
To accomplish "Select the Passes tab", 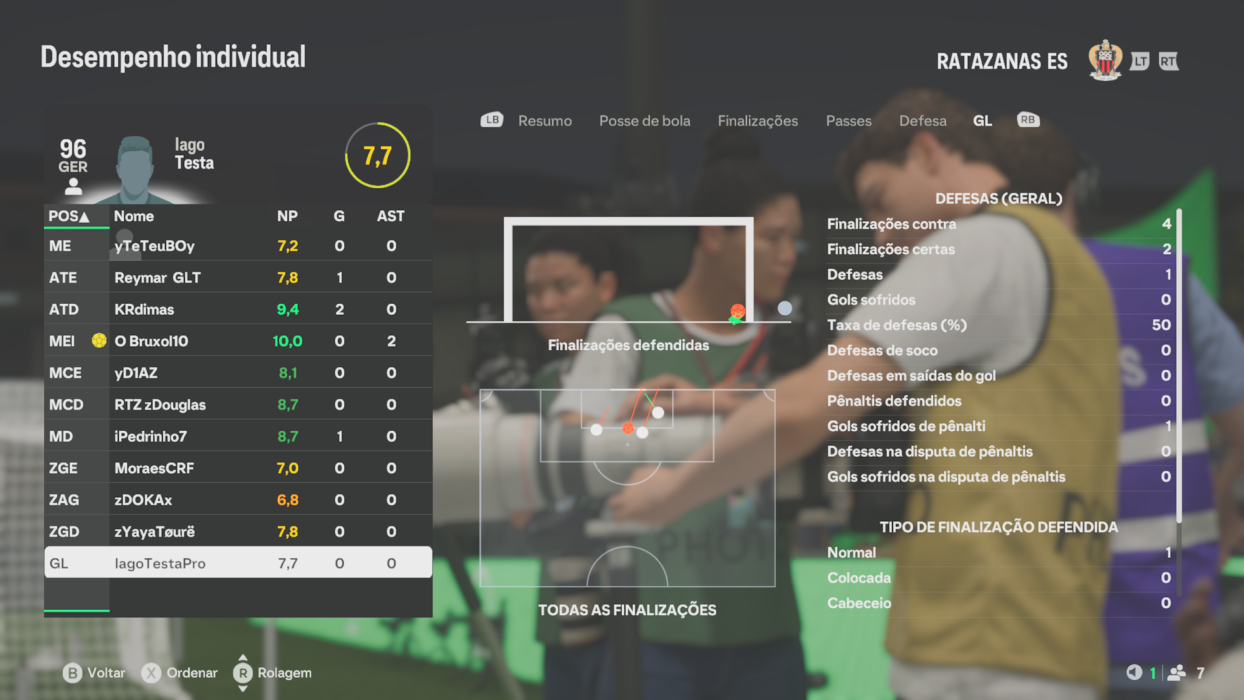I will [x=849, y=121].
